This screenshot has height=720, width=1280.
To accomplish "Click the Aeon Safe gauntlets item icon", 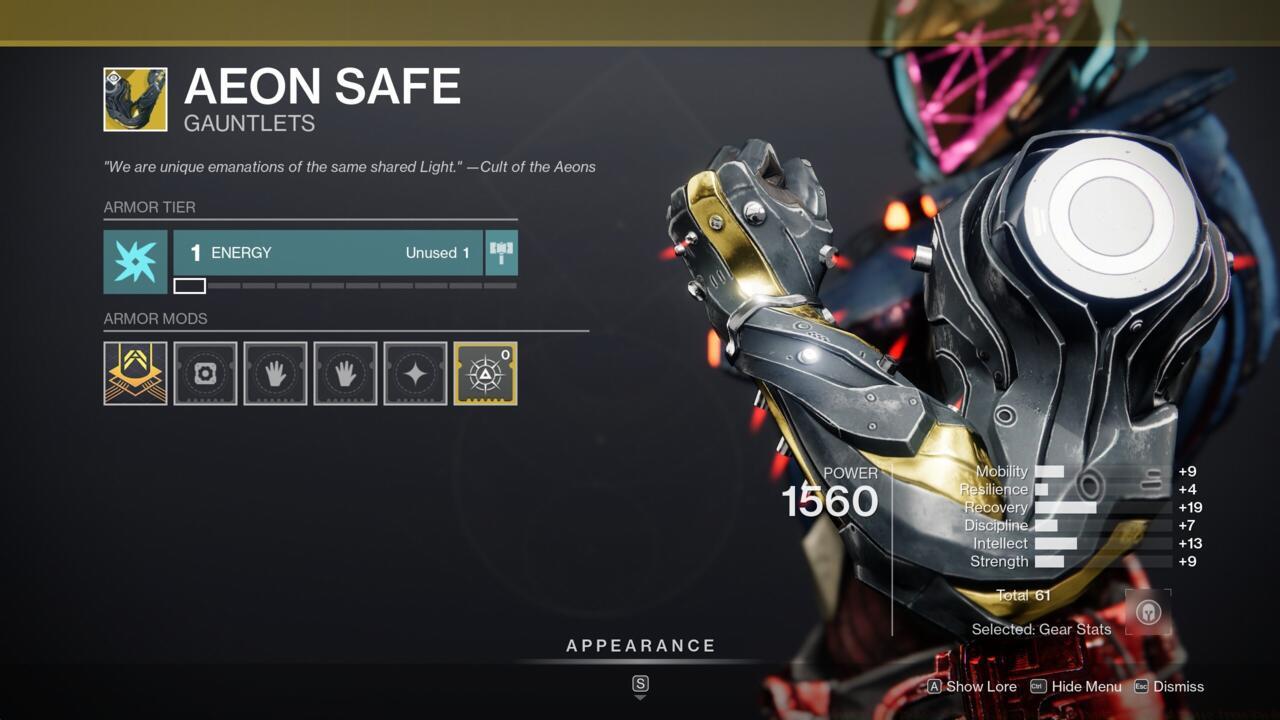I will [x=134, y=101].
